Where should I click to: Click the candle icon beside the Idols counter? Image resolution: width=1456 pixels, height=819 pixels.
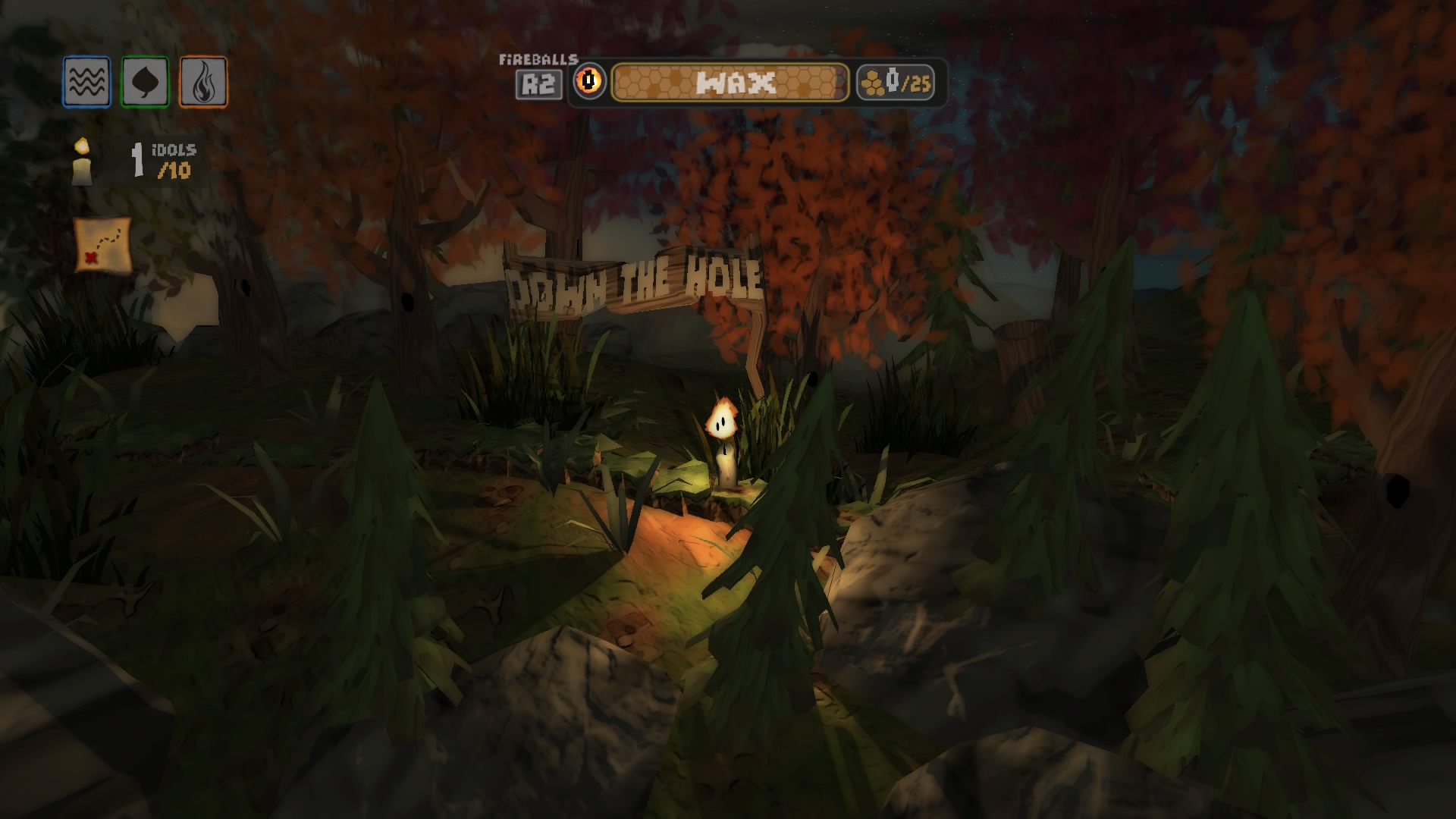pos(81,162)
